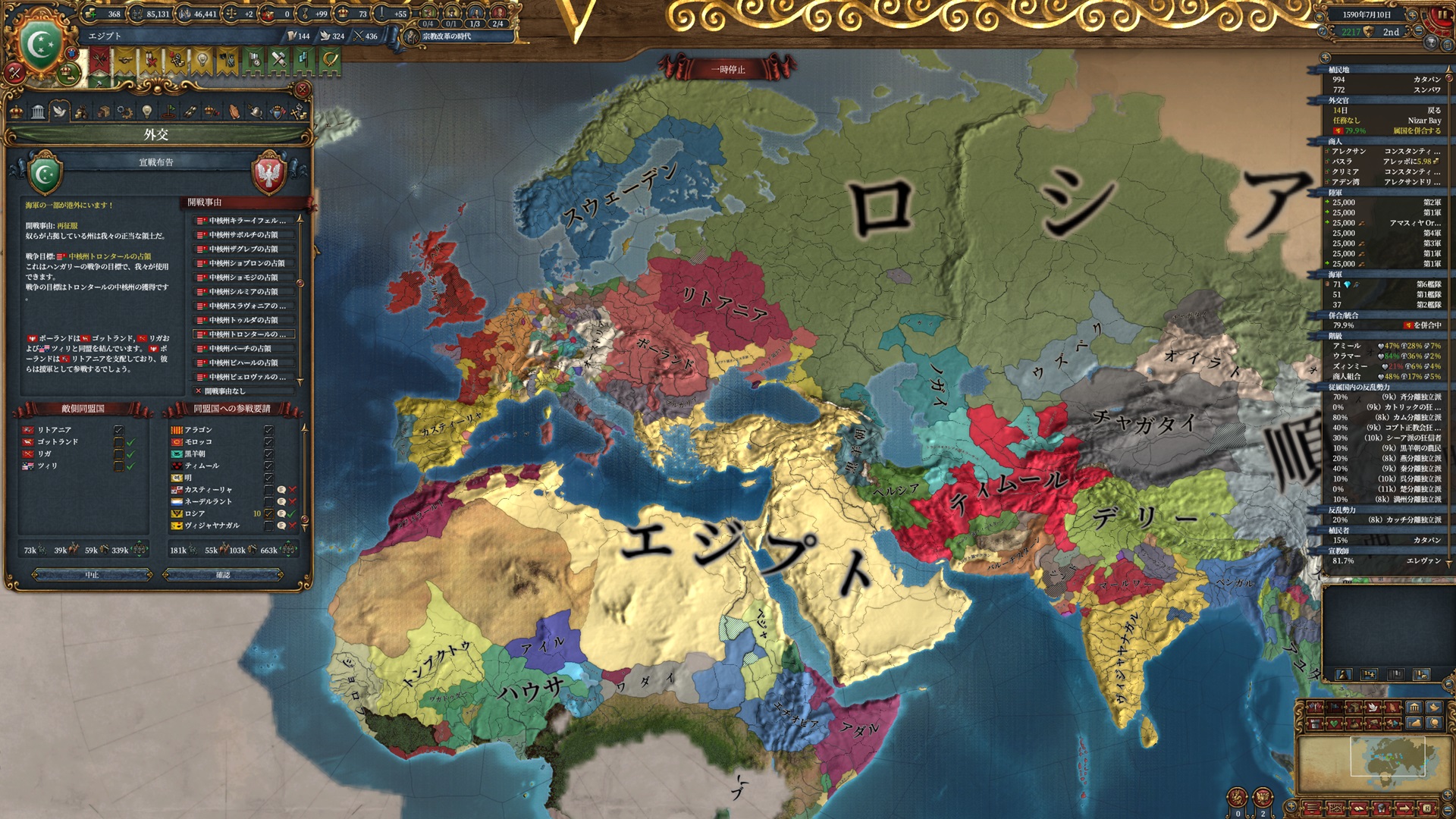Open the religion panel (praying hands icon)

(233, 112)
